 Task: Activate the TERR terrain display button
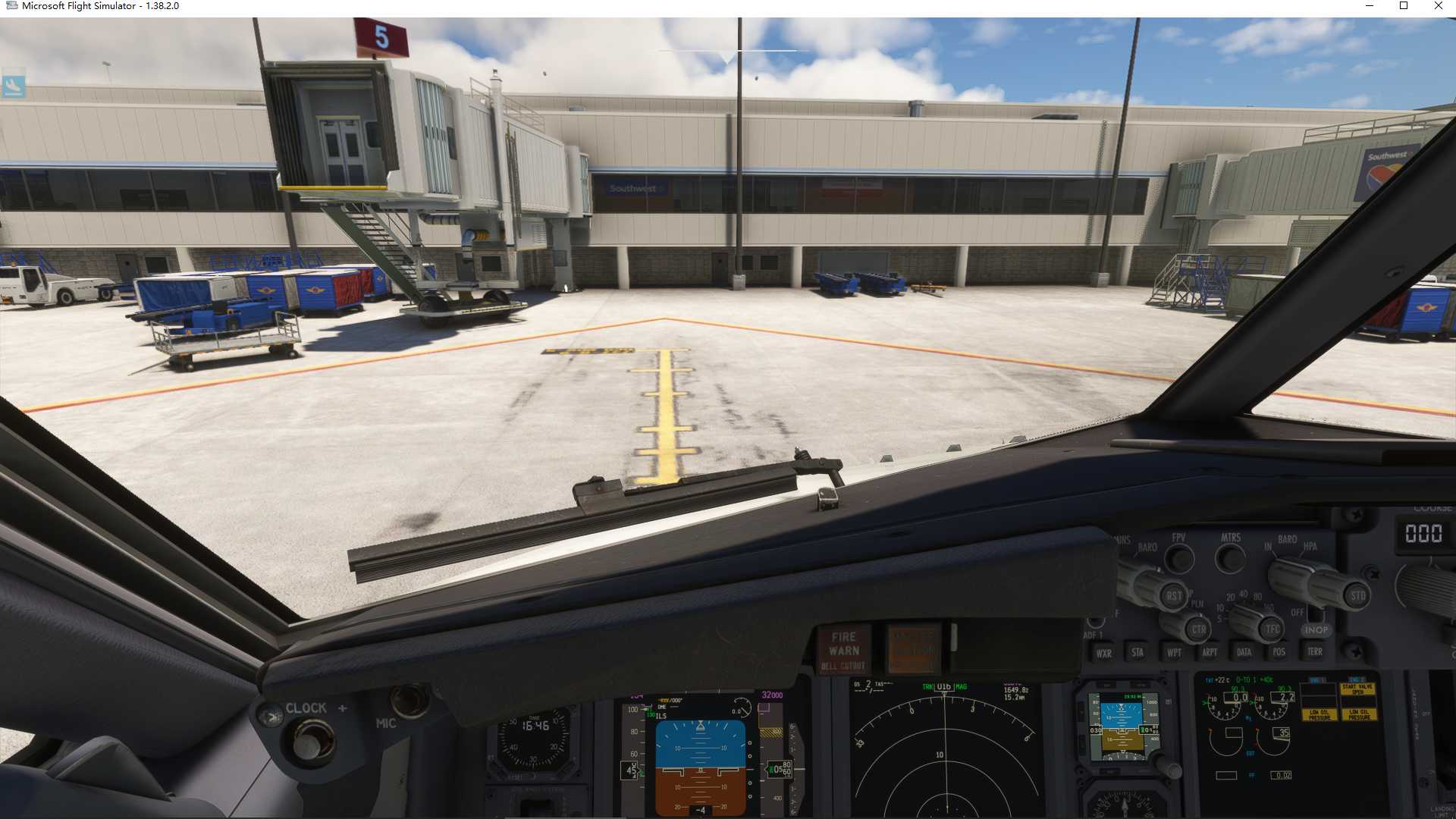[x=1316, y=652]
